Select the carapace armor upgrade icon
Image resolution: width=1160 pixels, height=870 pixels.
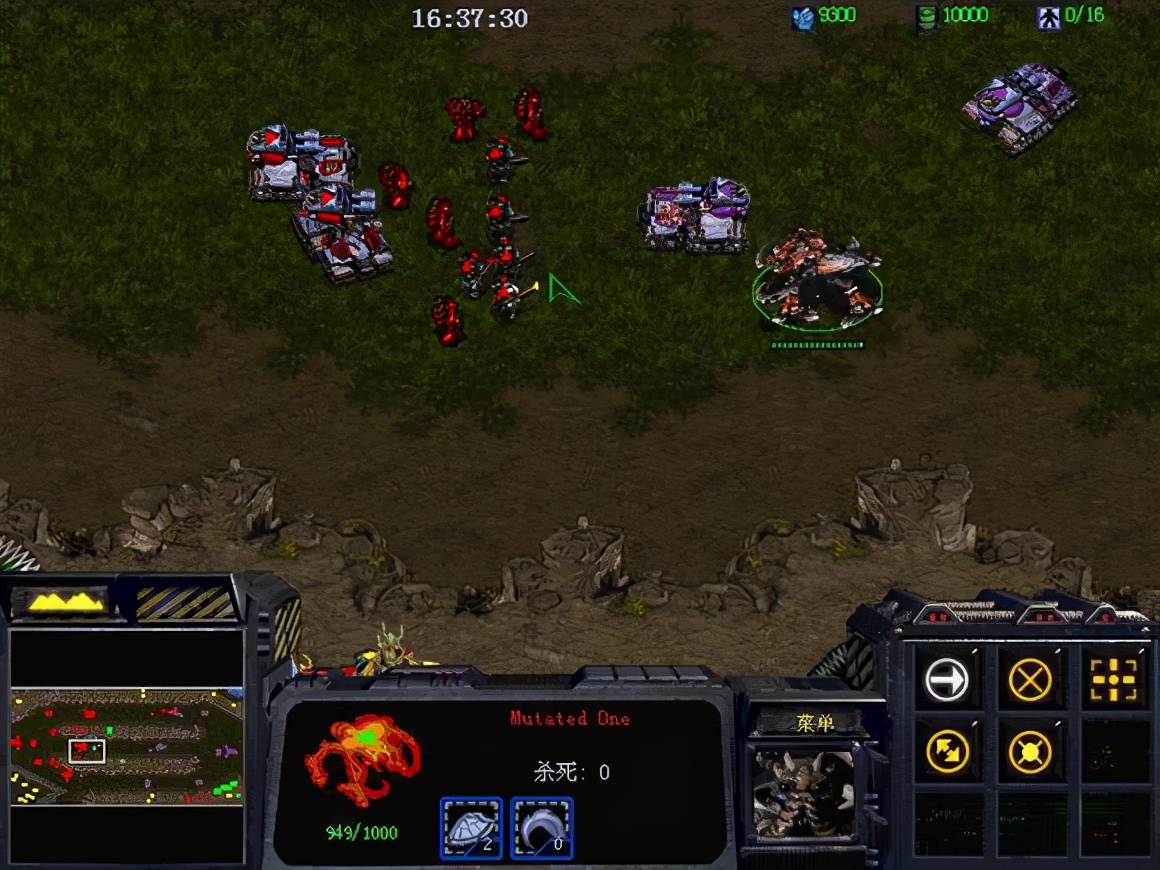click(470, 828)
